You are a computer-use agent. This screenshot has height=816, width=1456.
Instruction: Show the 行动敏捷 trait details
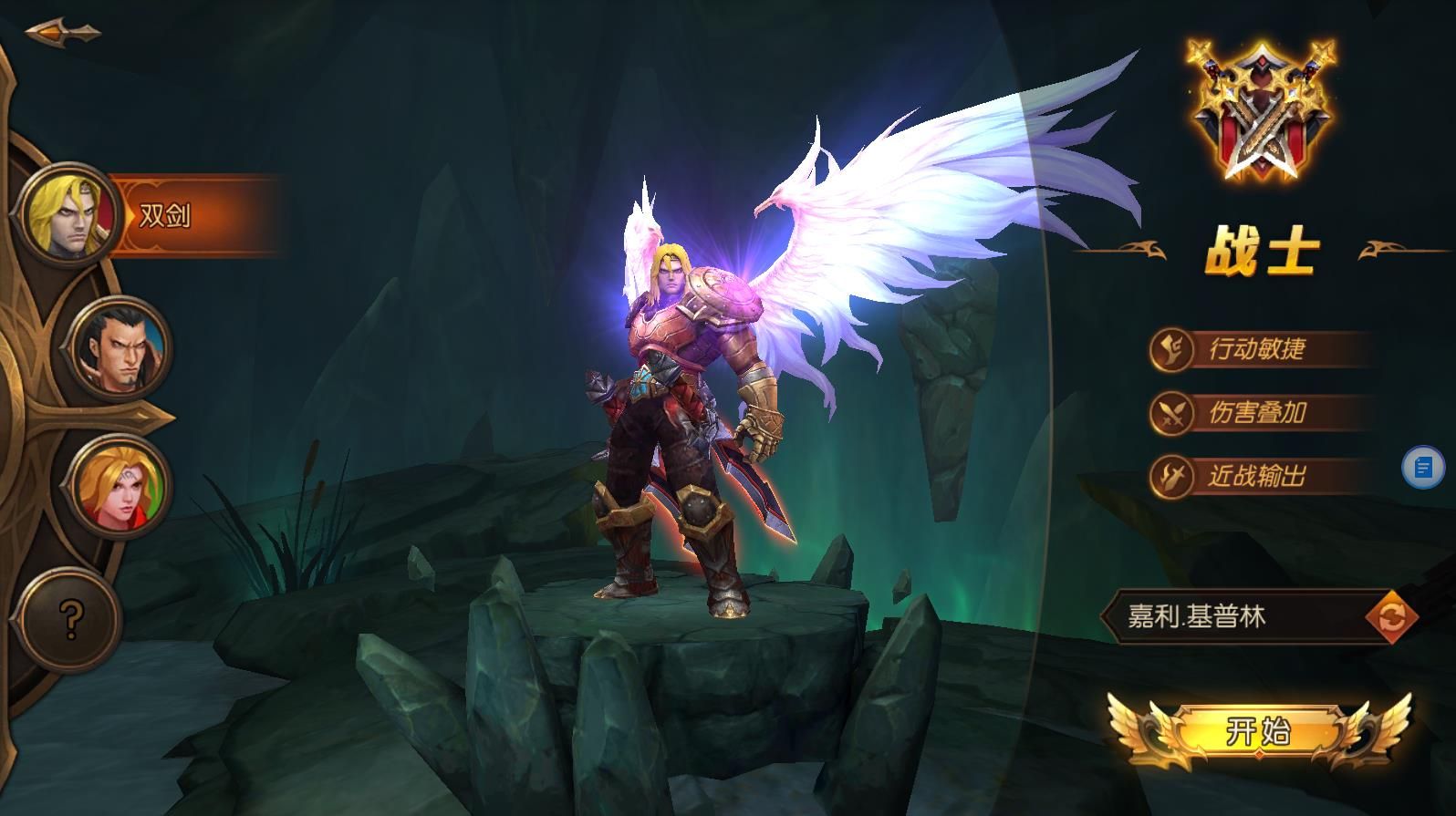pyautogui.click(x=1257, y=349)
